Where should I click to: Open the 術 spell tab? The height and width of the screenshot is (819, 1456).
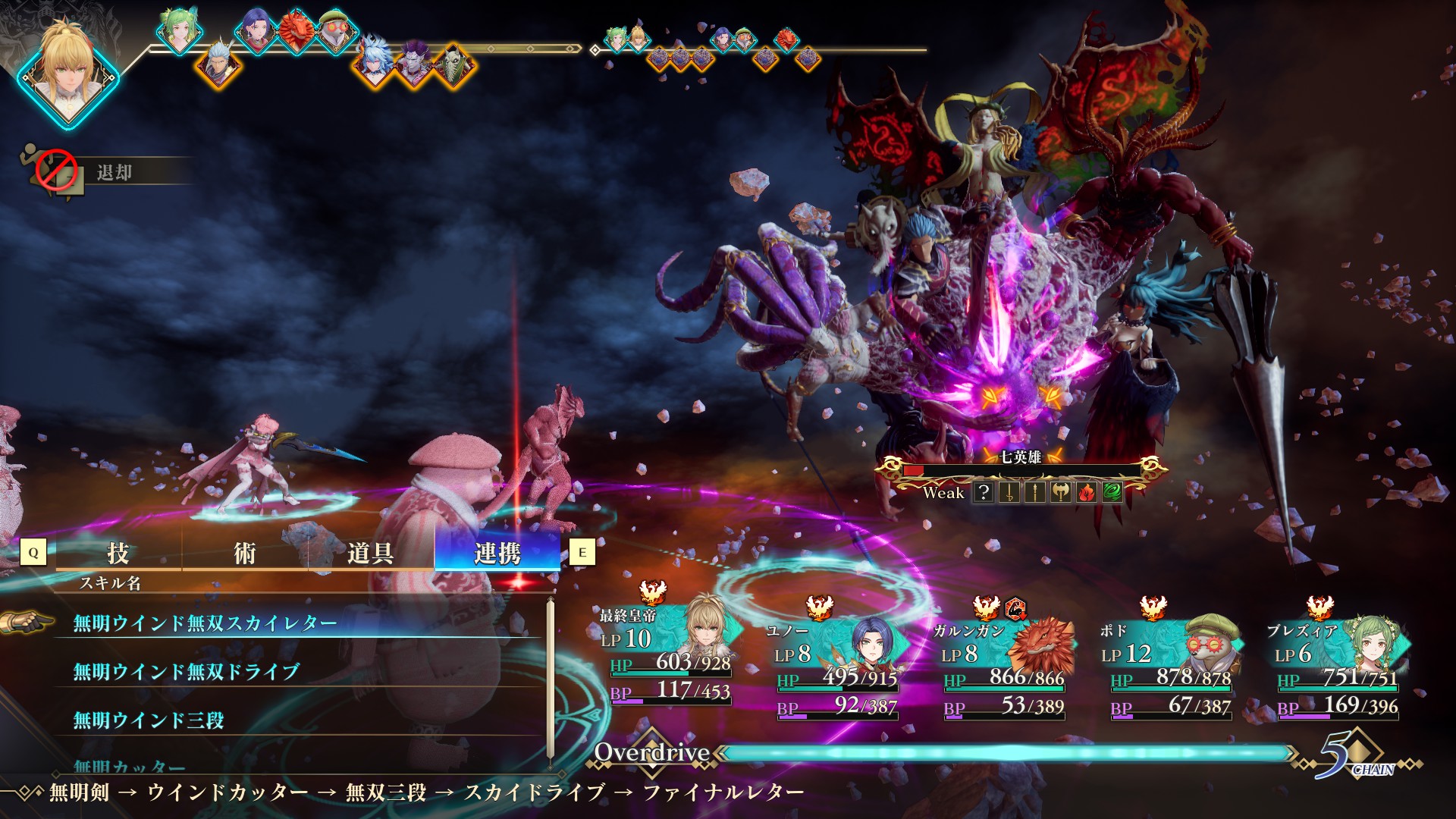click(244, 553)
